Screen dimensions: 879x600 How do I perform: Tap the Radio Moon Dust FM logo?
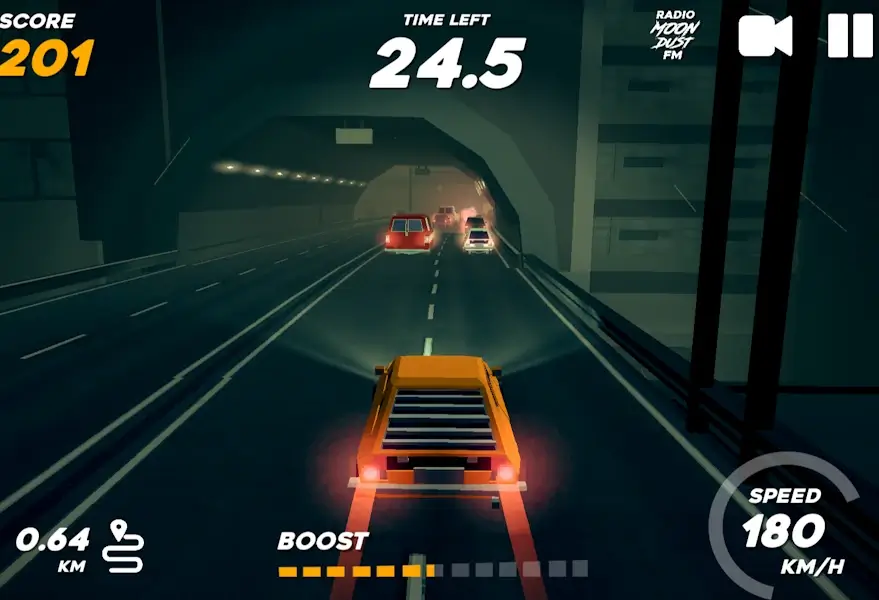click(x=676, y=36)
